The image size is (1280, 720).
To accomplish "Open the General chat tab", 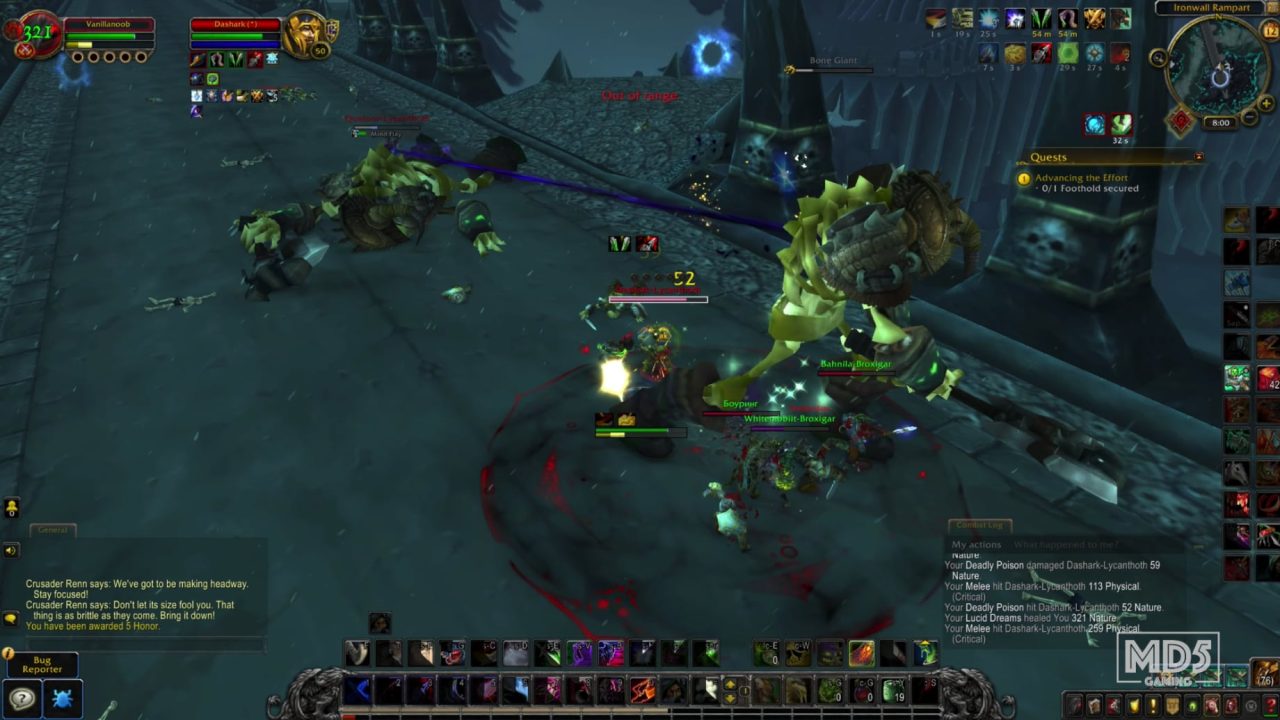I will [53, 529].
